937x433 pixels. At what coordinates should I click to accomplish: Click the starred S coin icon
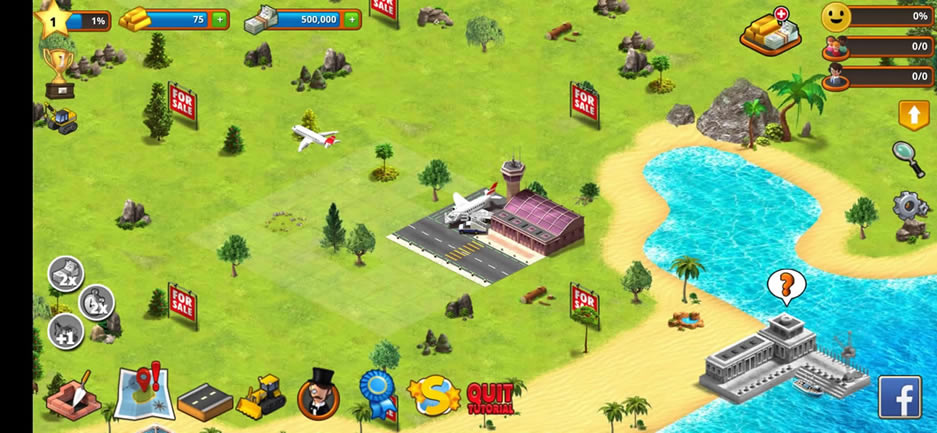point(434,396)
